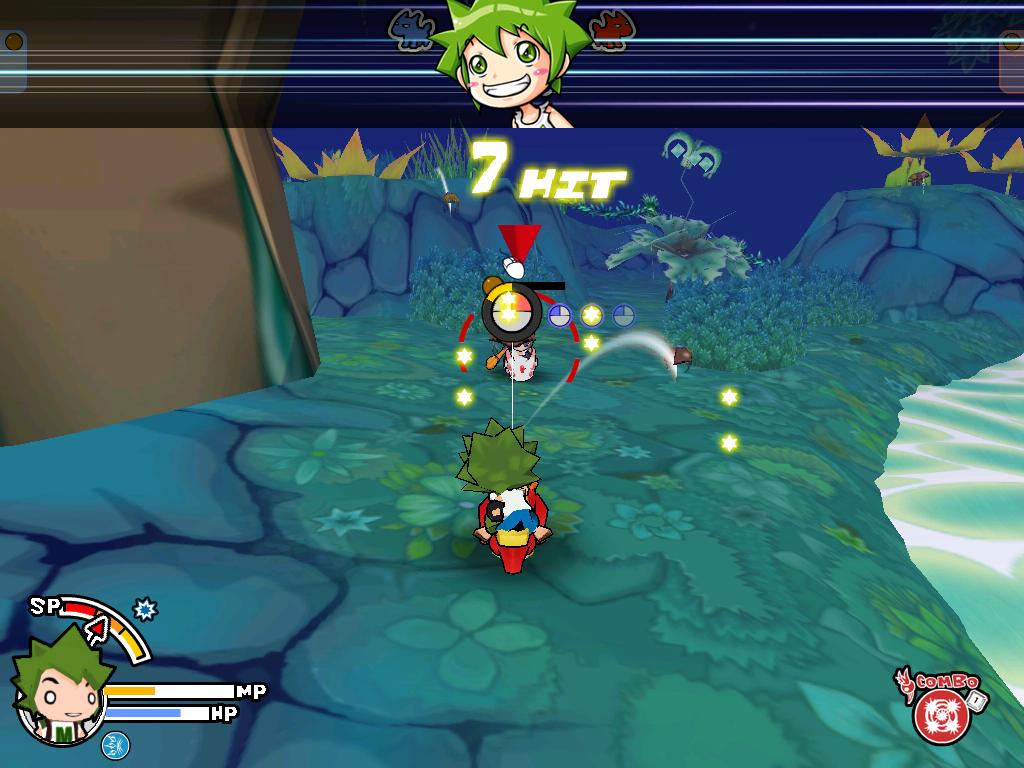
Task: Select the red creature icon in the top banner
Action: point(607,30)
